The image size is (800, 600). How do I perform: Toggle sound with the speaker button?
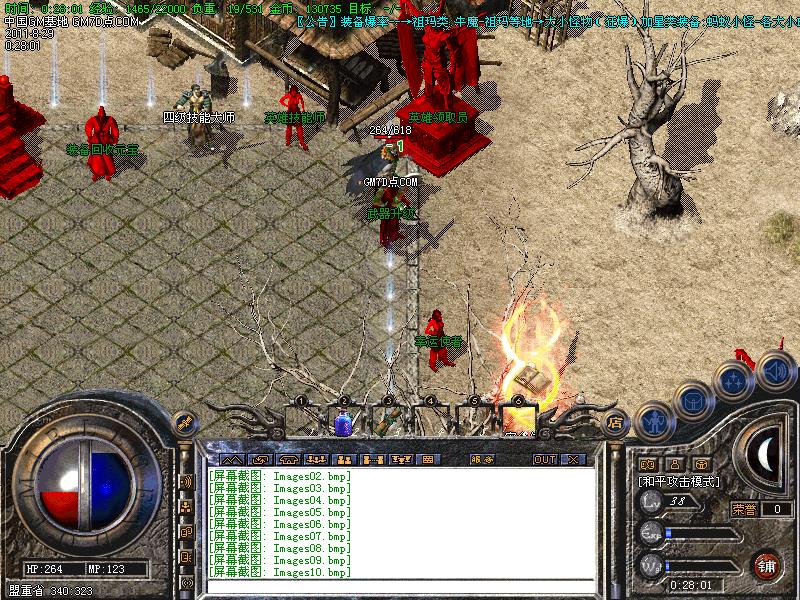775,371
